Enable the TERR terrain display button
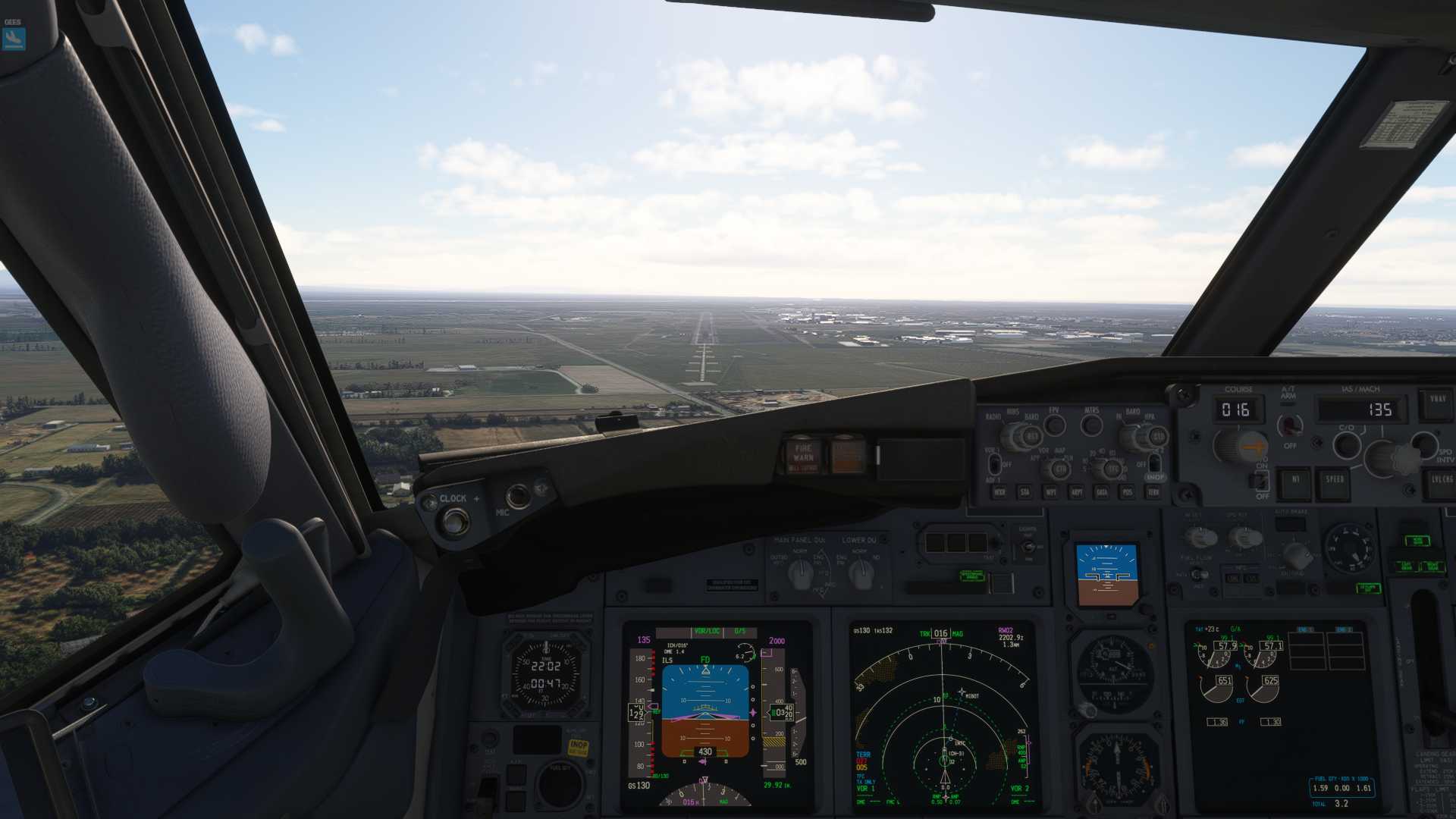The width and height of the screenshot is (1456, 819). coord(1153,492)
